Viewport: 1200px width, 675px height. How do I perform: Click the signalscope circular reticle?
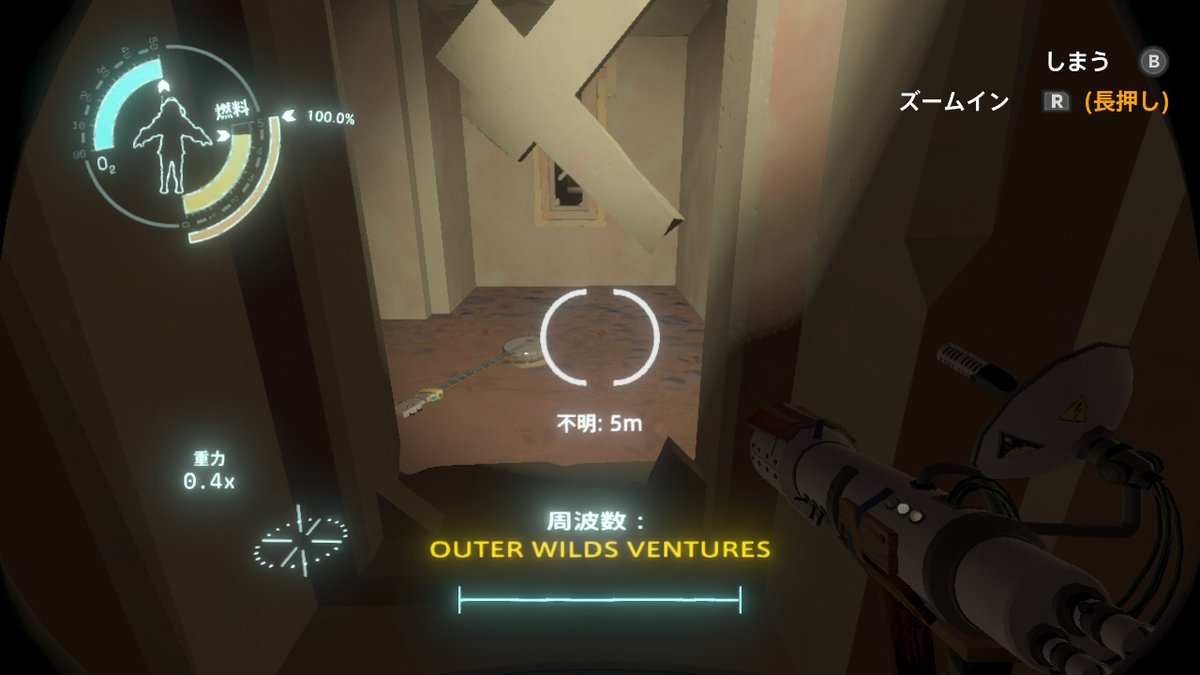click(x=600, y=337)
